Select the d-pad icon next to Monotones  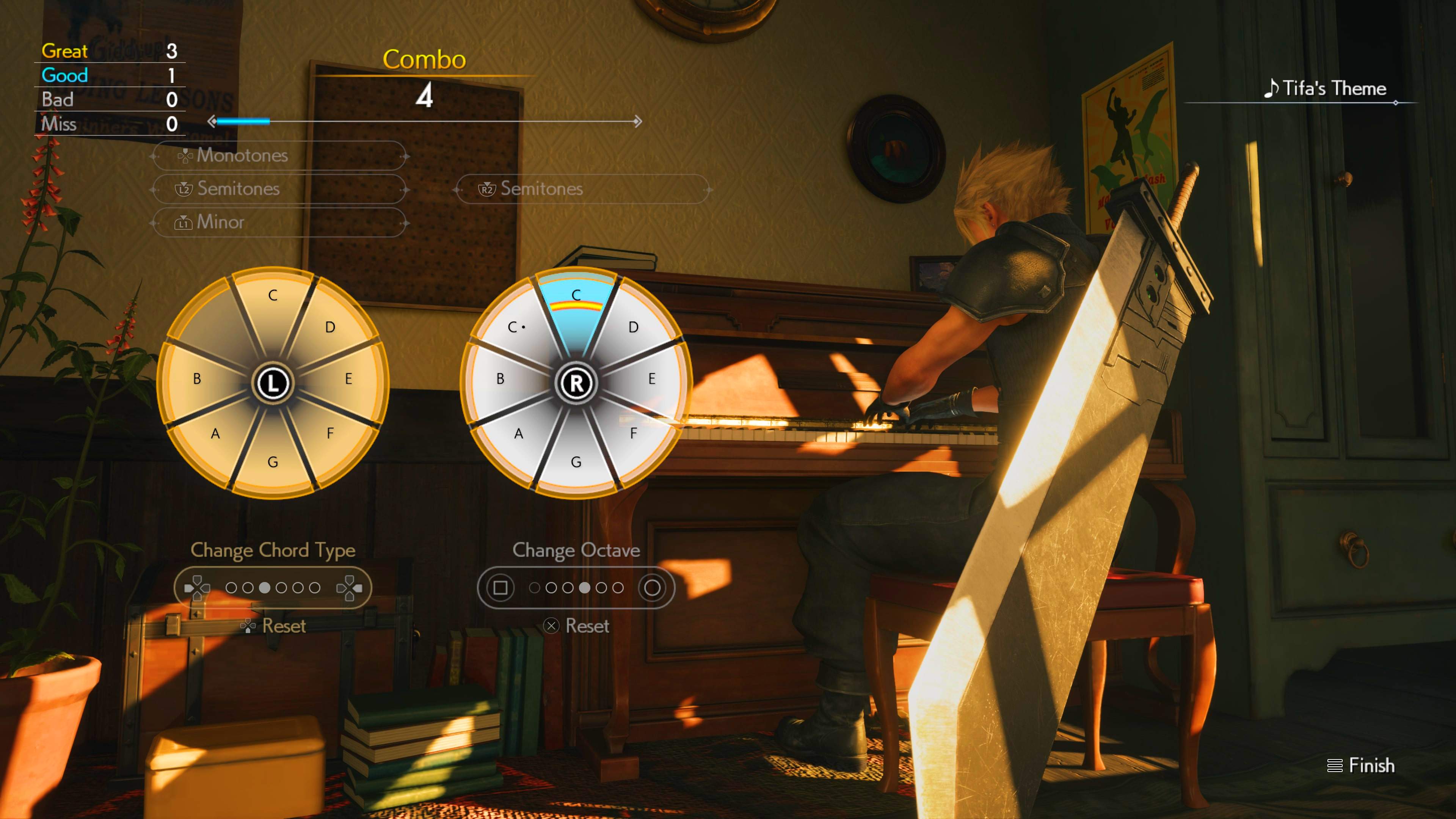point(185,155)
